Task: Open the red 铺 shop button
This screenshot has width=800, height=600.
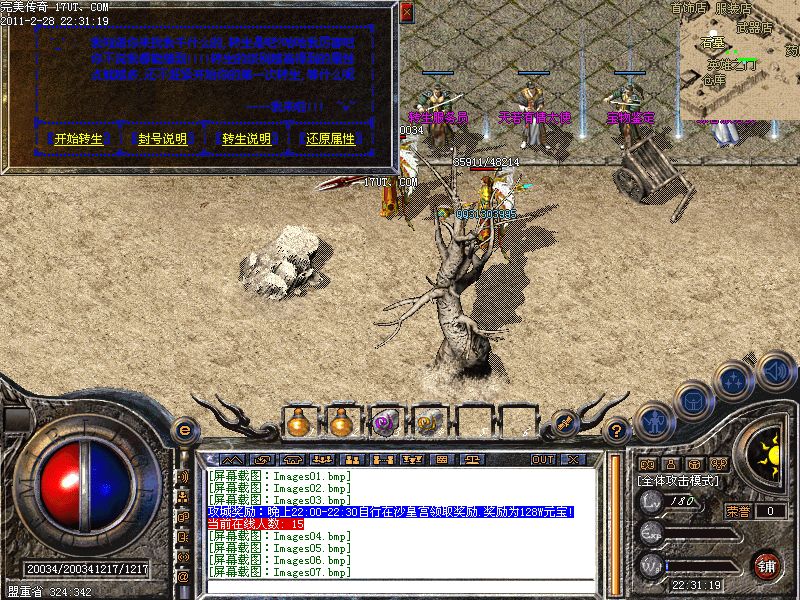Action: [767, 566]
